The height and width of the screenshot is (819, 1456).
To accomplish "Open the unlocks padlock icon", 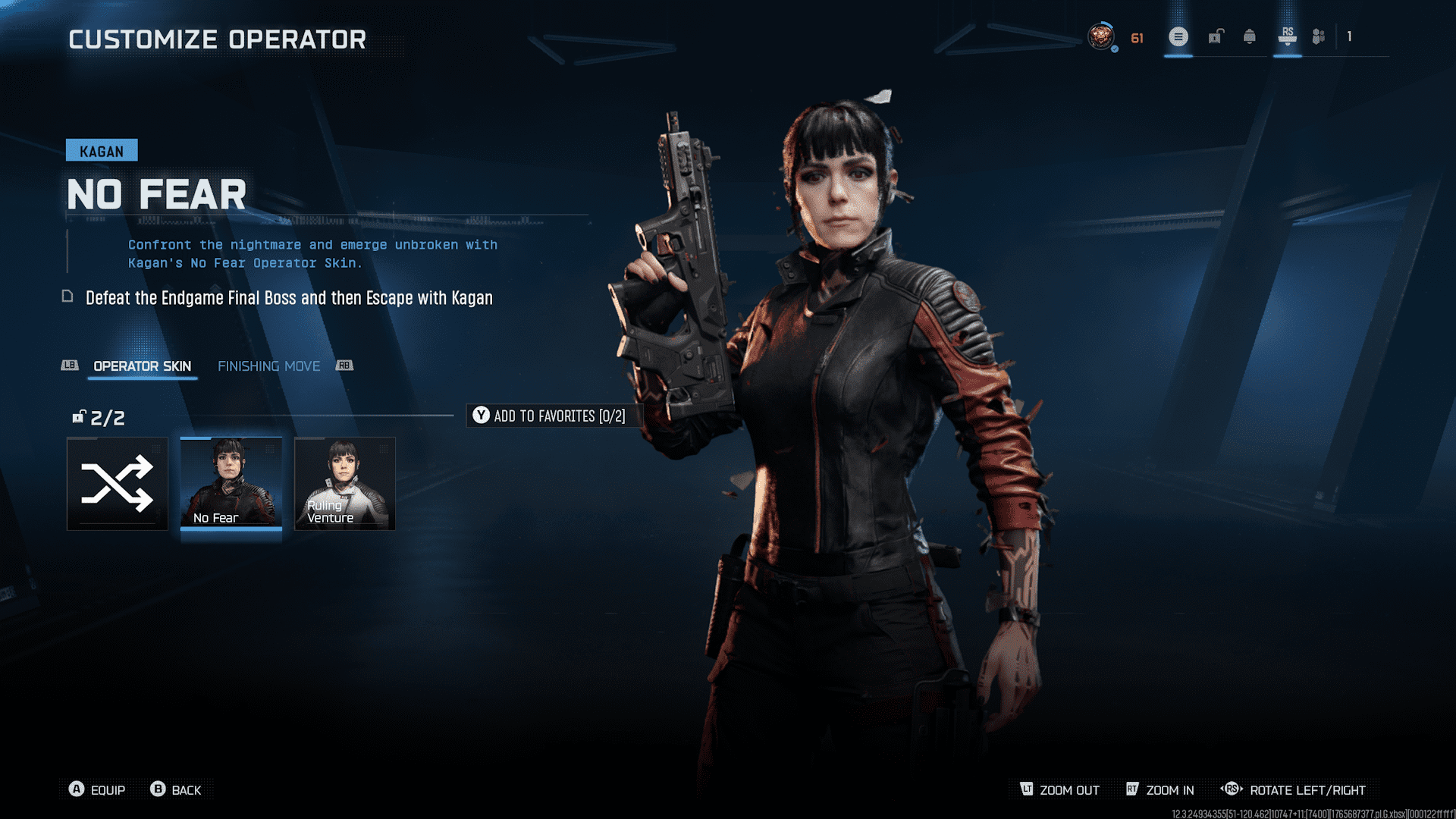I will click(1216, 36).
